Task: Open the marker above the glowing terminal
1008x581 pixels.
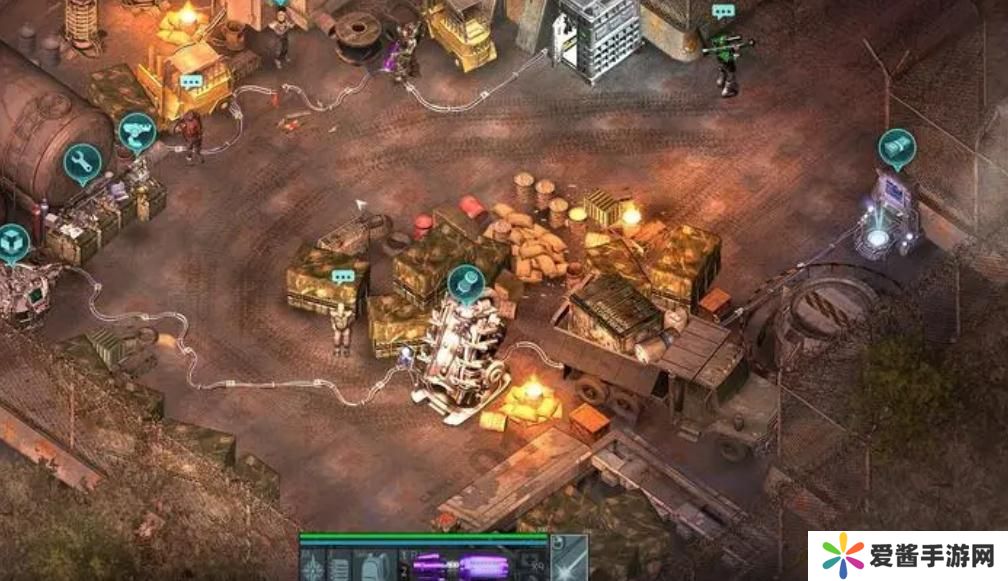Action: (897, 146)
